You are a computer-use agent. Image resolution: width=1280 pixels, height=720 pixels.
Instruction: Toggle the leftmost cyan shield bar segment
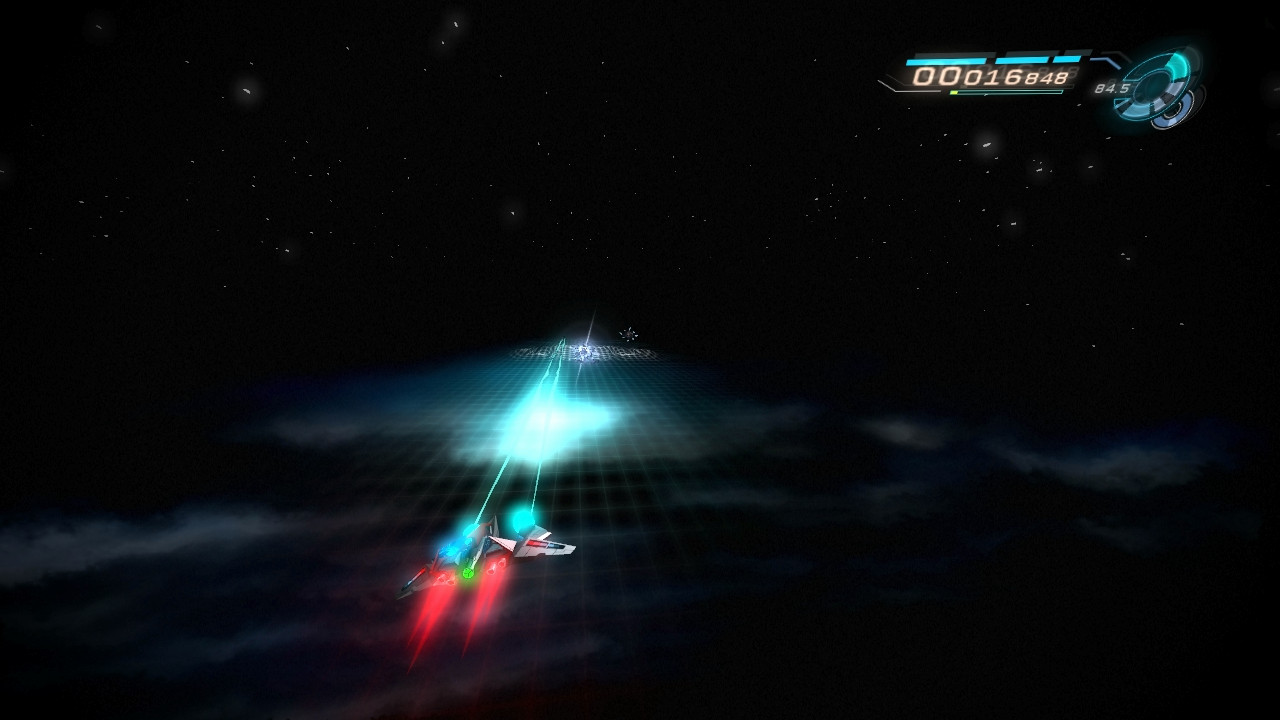(x=946, y=59)
